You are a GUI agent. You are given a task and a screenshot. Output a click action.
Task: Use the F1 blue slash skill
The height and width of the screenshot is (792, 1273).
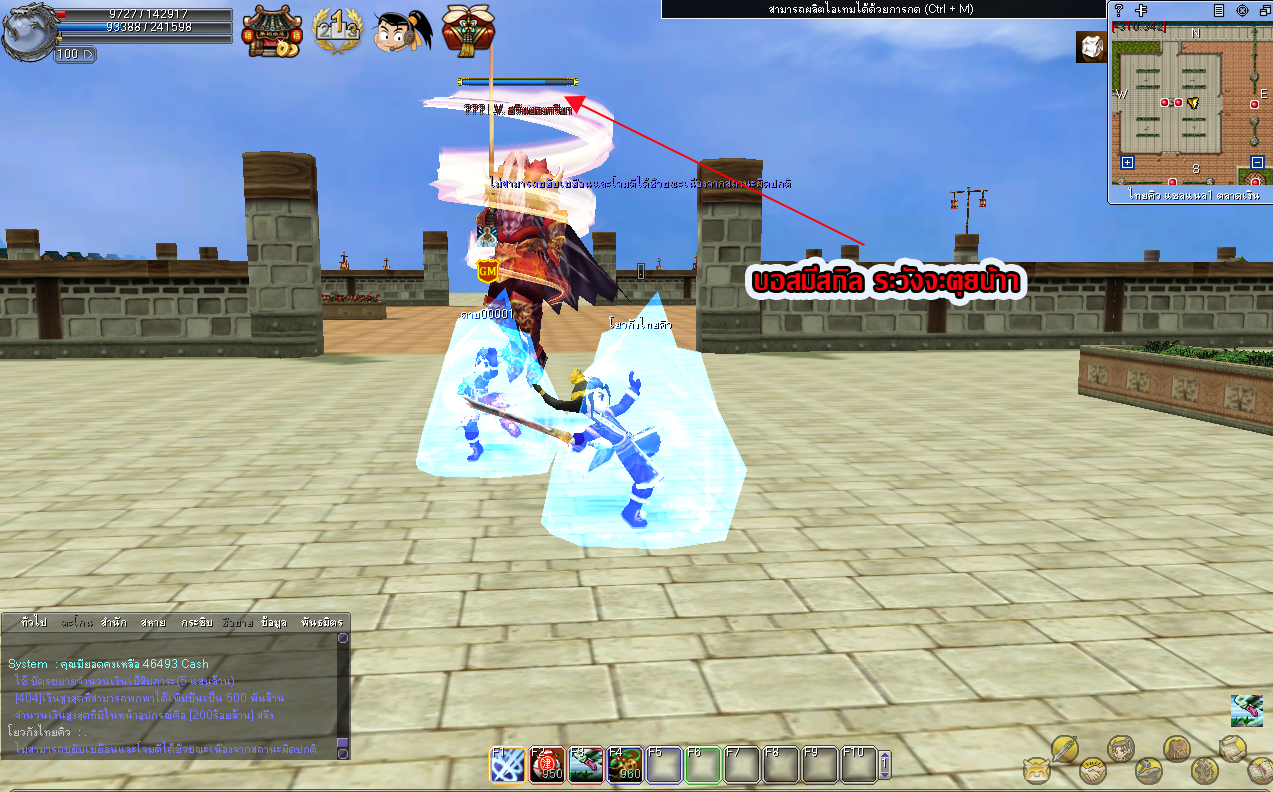(507, 765)
